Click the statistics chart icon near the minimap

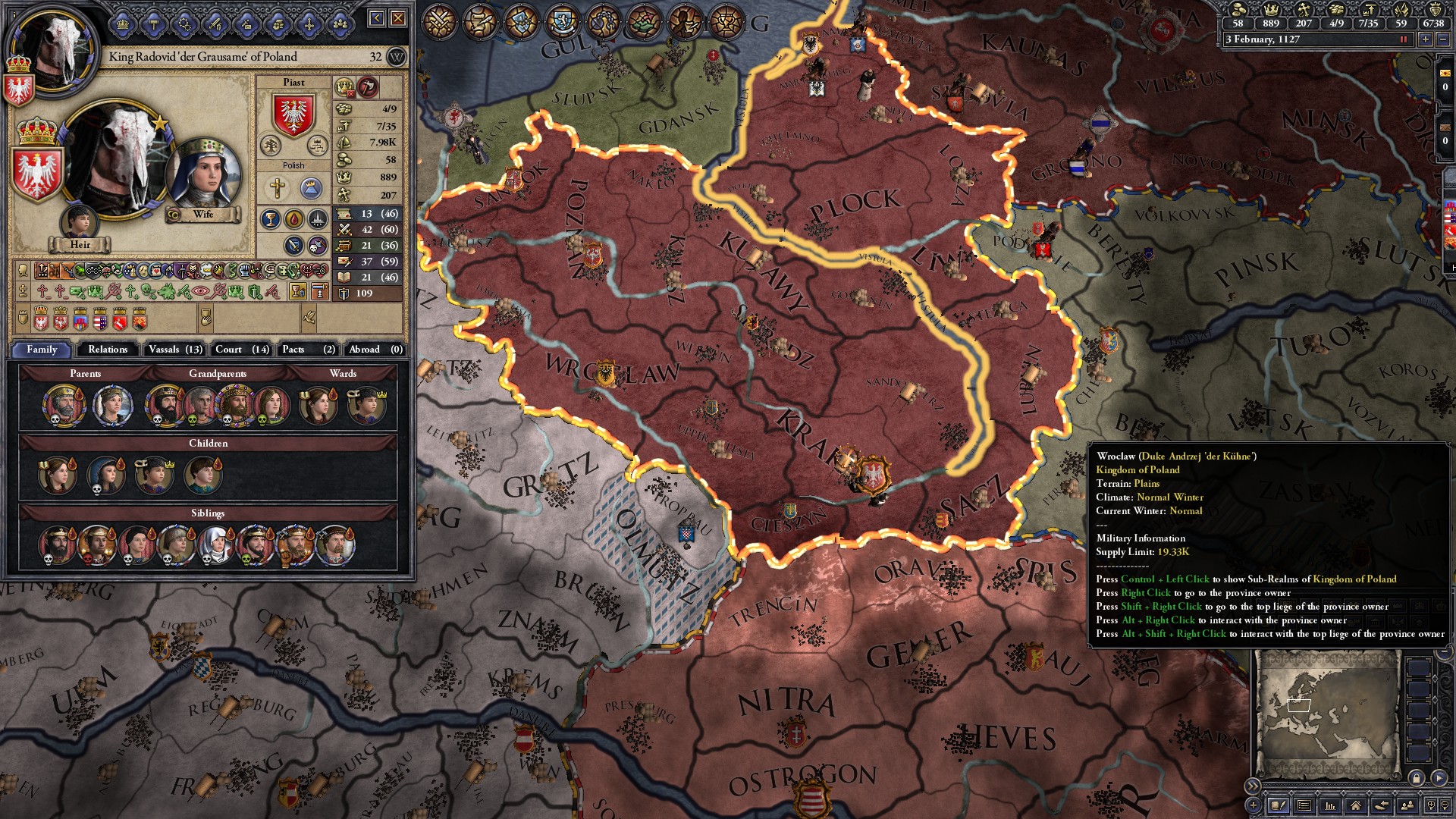pyautogui.click(x=1329, y=807)
